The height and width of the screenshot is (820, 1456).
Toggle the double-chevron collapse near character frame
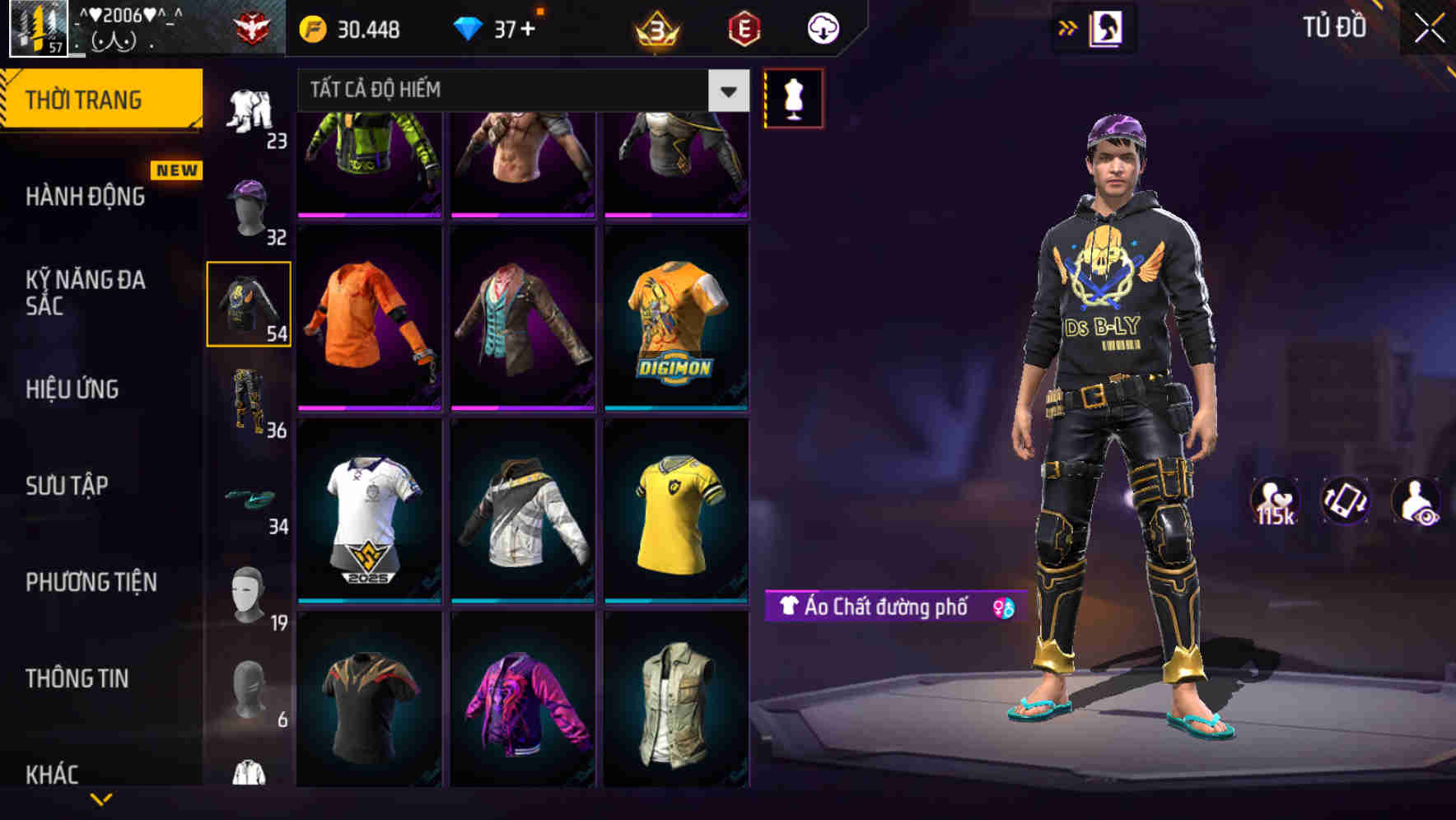pyautogui.click(x=1068, y=27)
